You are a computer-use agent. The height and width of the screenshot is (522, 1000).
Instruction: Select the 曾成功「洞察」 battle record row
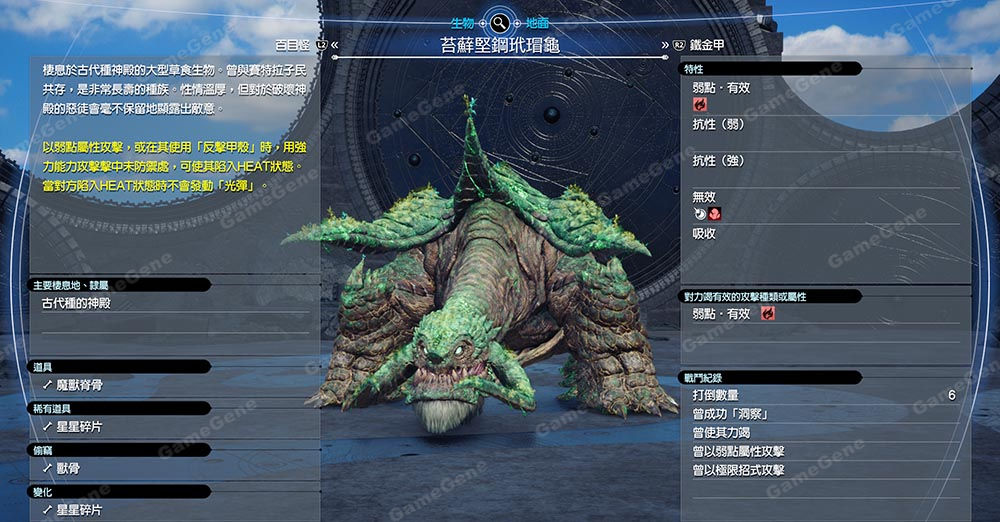pos(730,414)
